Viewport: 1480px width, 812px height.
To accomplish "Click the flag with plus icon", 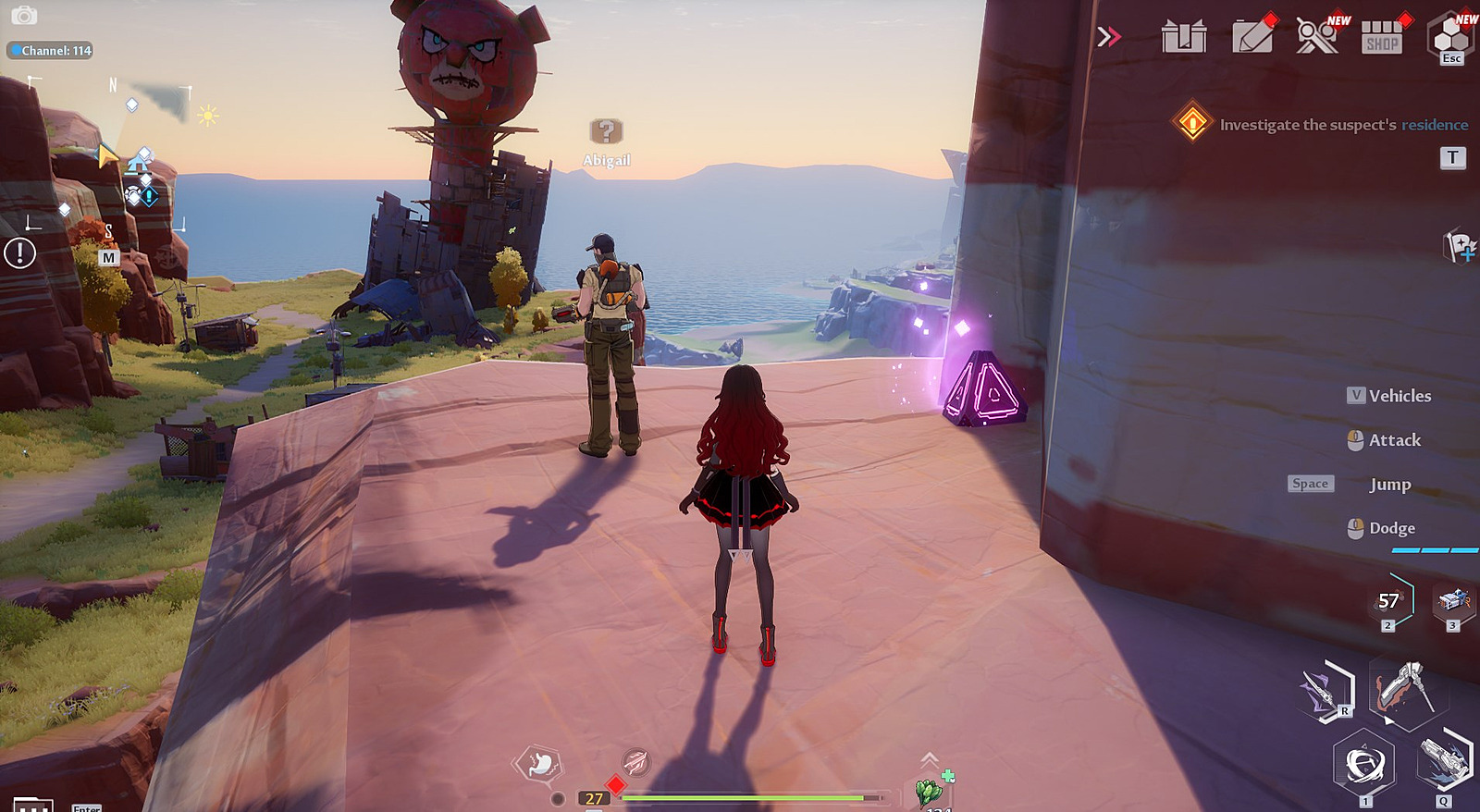I will point(1459,246).
